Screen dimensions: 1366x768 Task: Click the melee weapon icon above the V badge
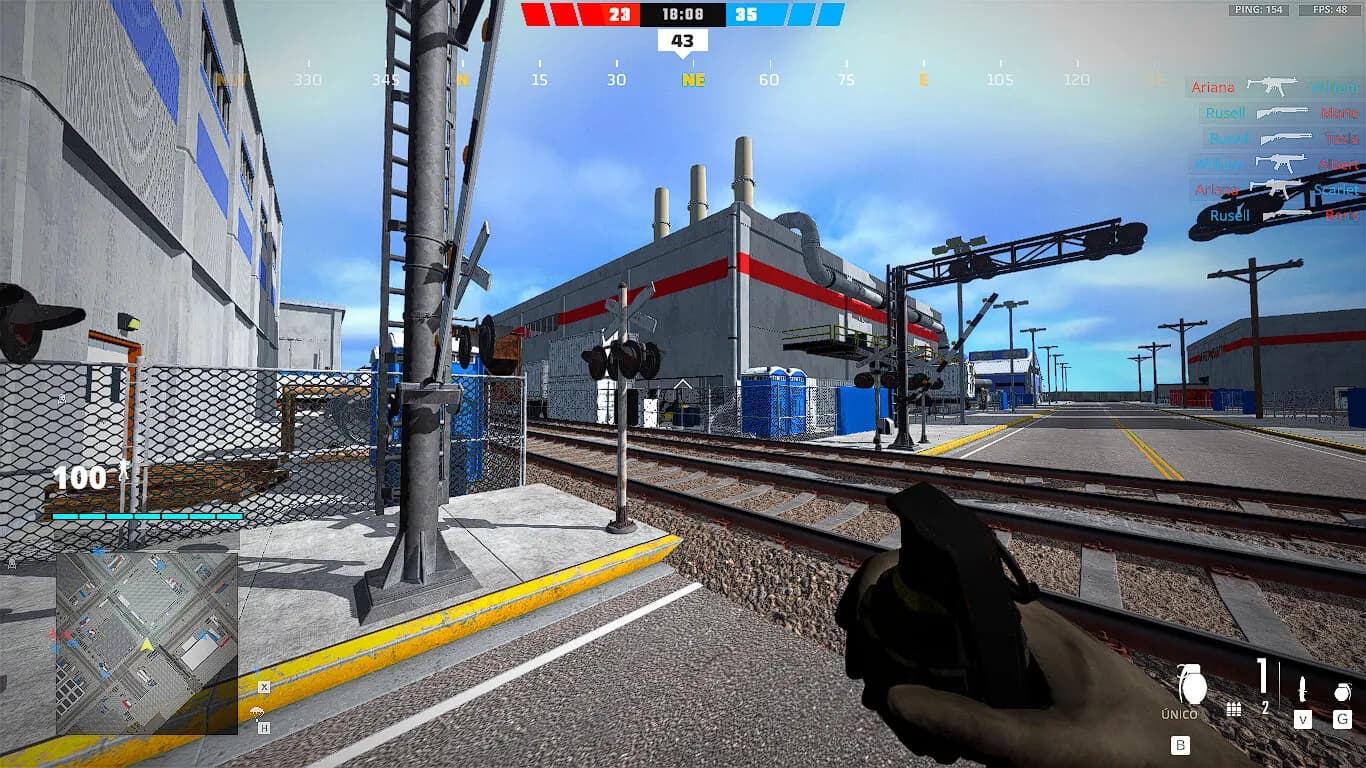pos(1303,687)
